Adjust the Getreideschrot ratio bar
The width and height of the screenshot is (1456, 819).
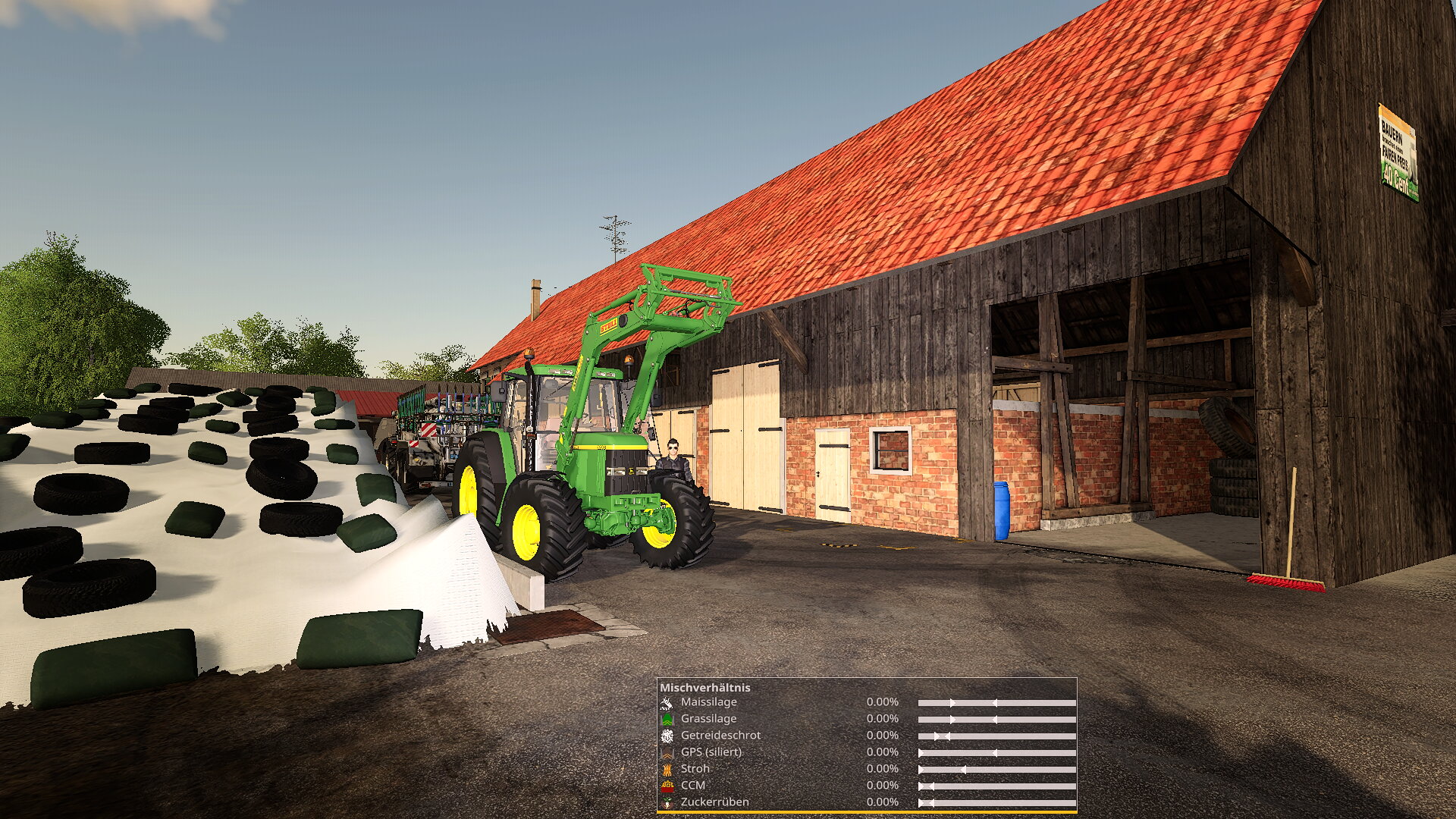[996, 736]
